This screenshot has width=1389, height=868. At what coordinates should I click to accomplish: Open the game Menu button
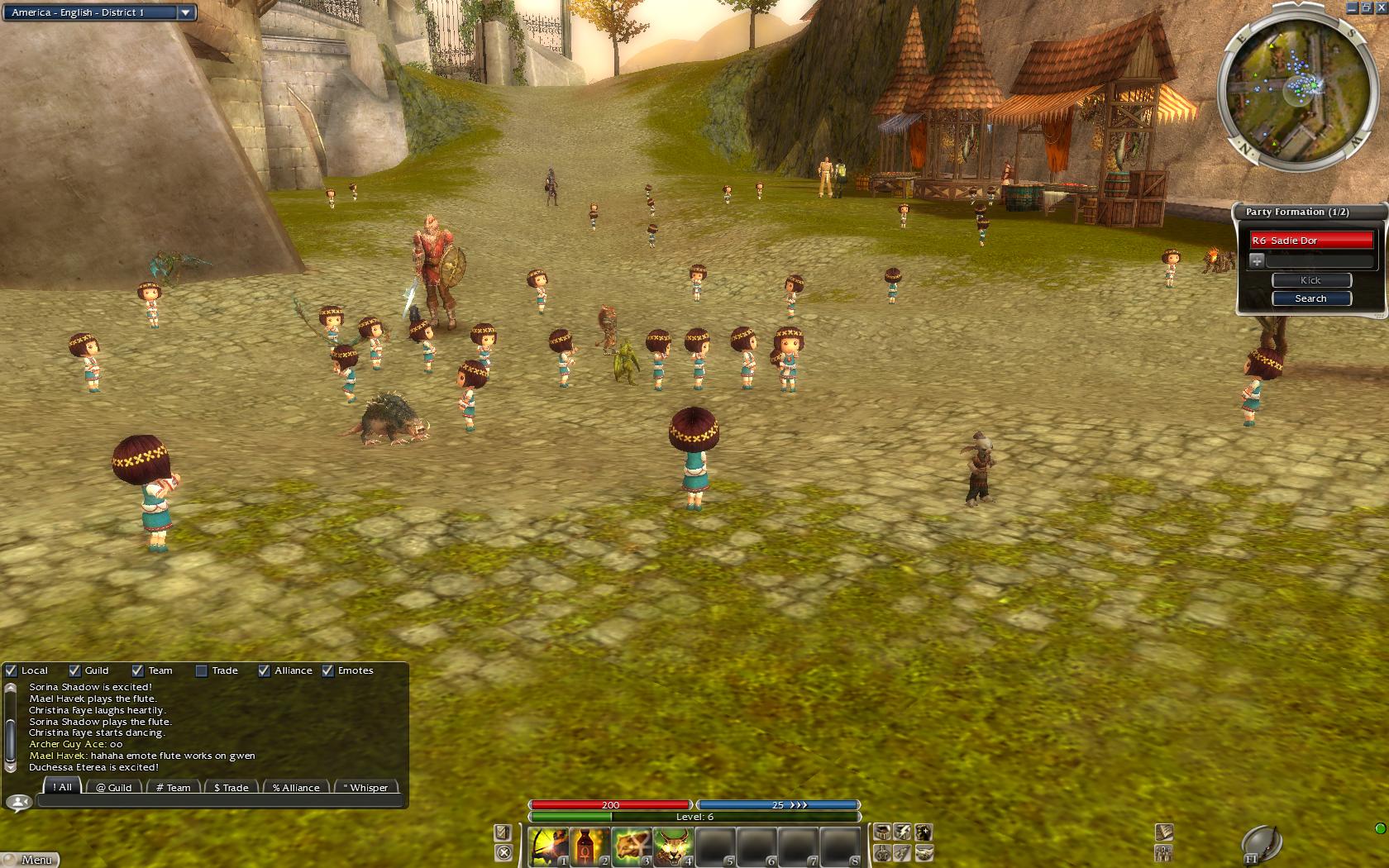(31, 860)
